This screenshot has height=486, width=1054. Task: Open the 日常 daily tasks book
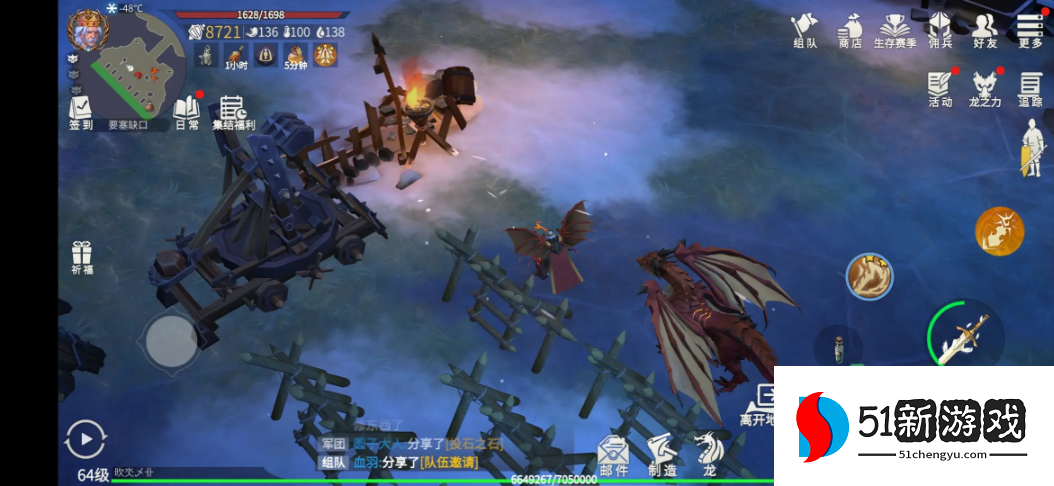point(187,112)
